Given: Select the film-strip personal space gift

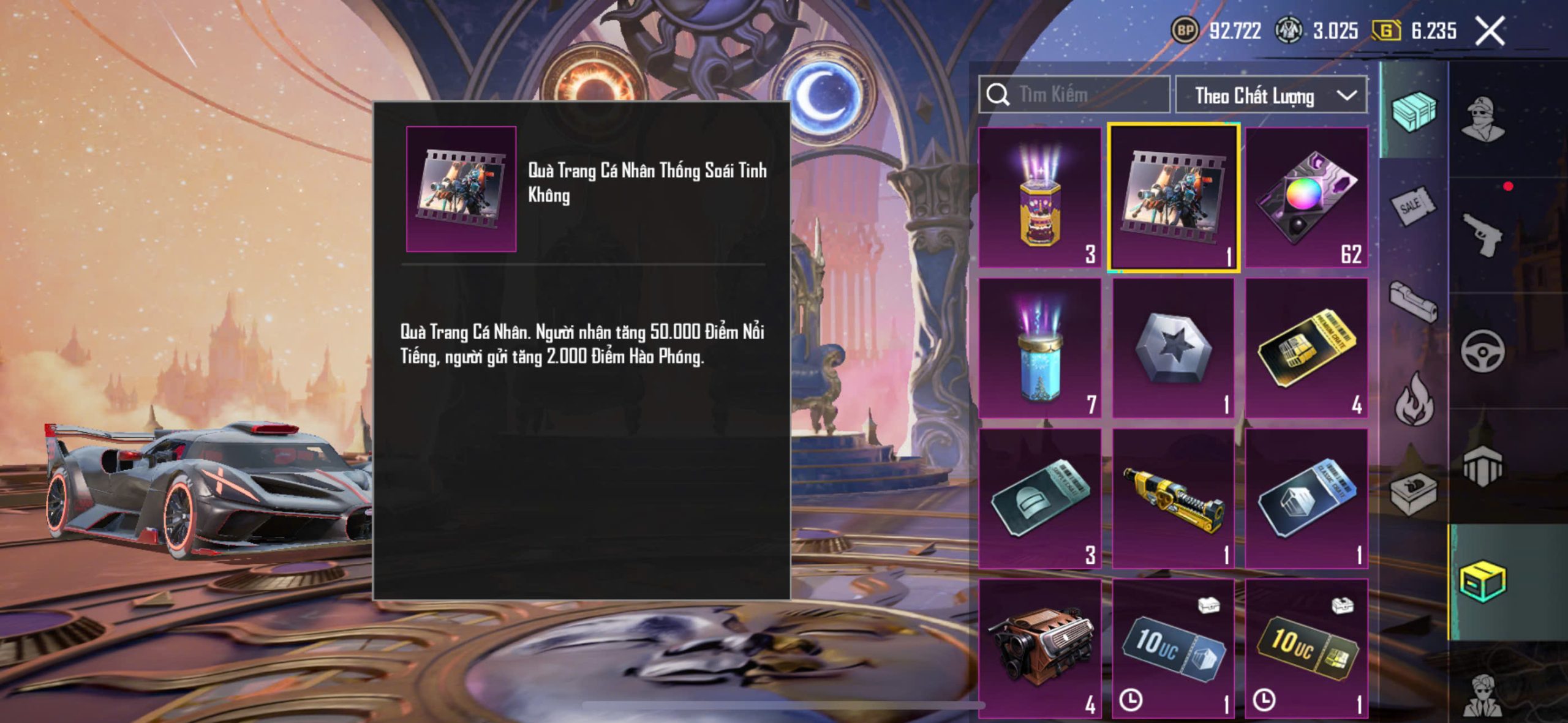Looking at the screenshot, I should (x=1173, y=198).
